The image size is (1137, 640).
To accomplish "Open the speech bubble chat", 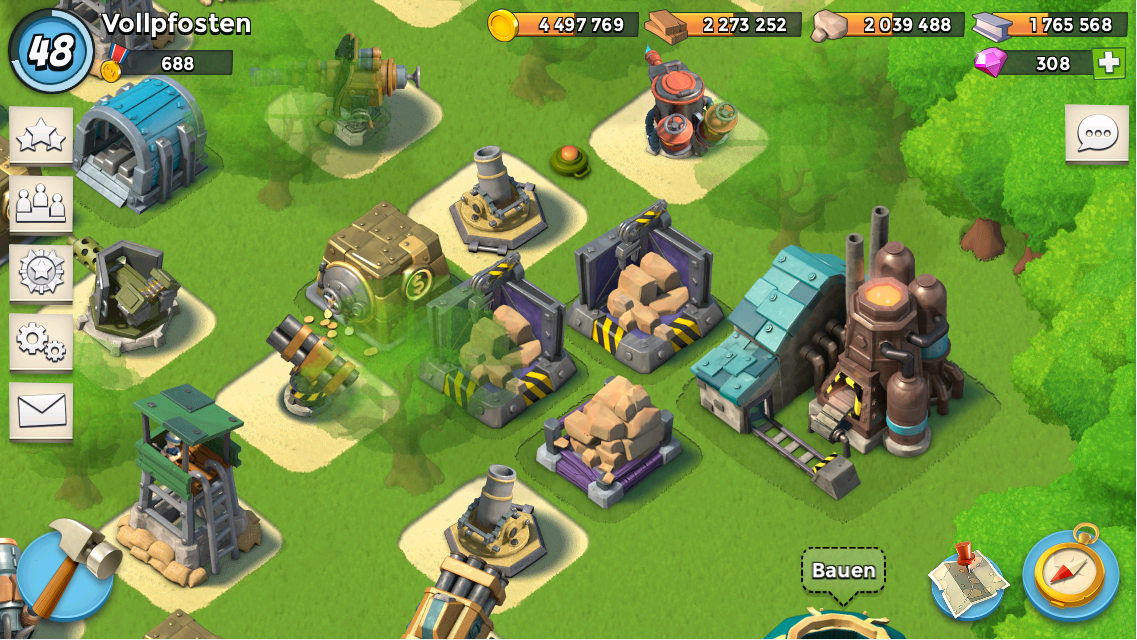I will (x=1096, y=133).
